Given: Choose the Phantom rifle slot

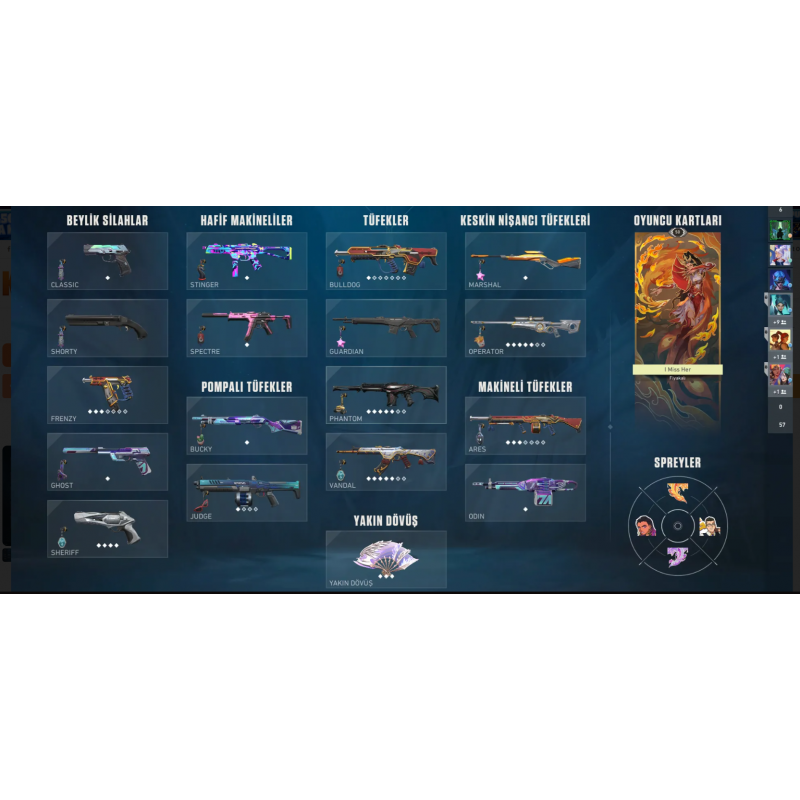Looking at the screenshot, I should click(x=385, y=394).
